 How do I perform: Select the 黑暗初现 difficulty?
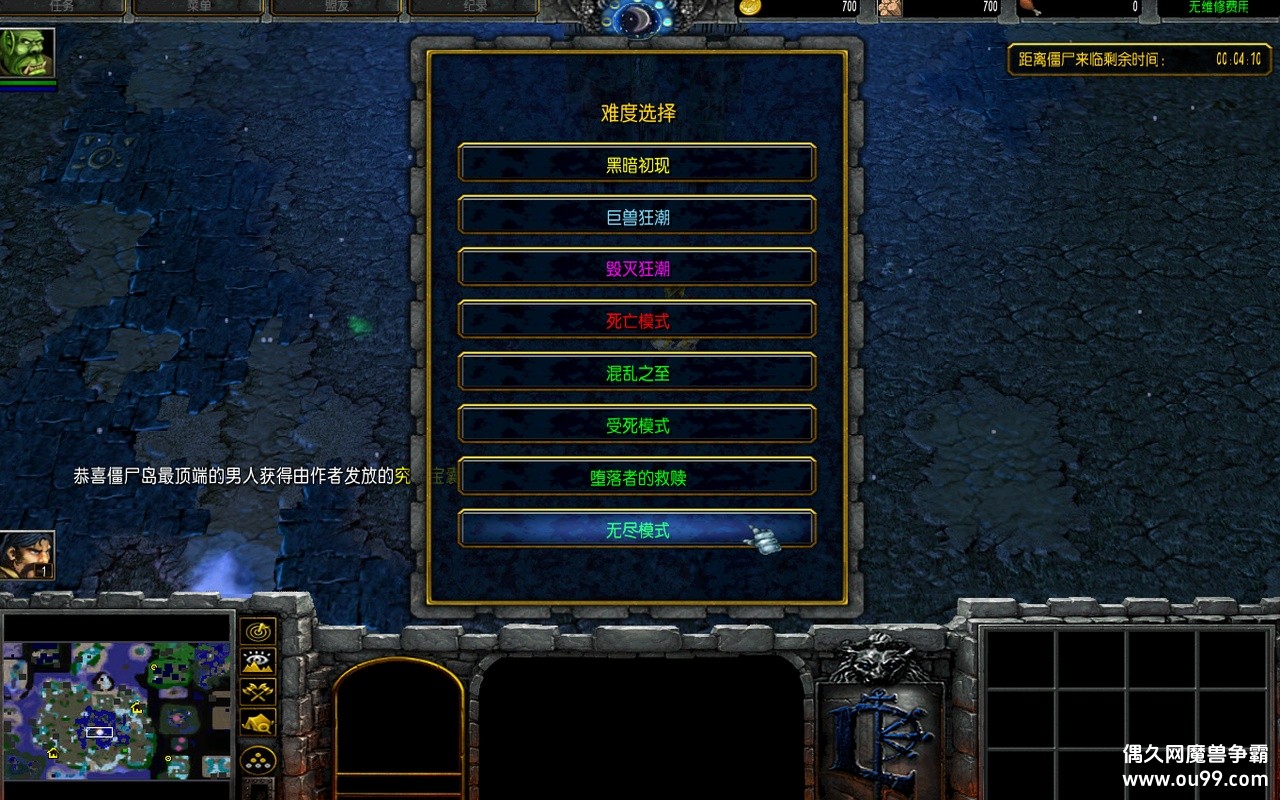(637, 164)
